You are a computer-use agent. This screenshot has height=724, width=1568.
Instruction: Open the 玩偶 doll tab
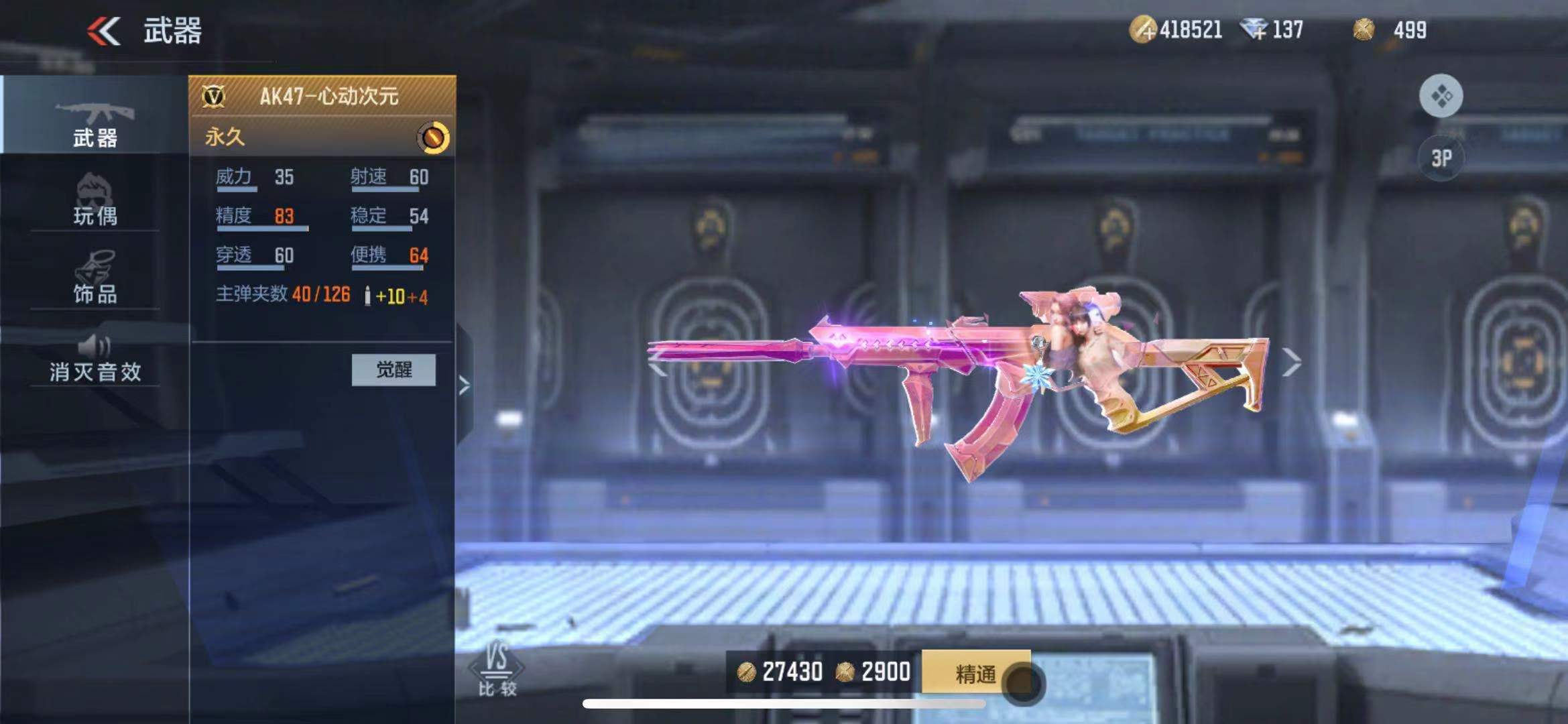coord(95,200)
